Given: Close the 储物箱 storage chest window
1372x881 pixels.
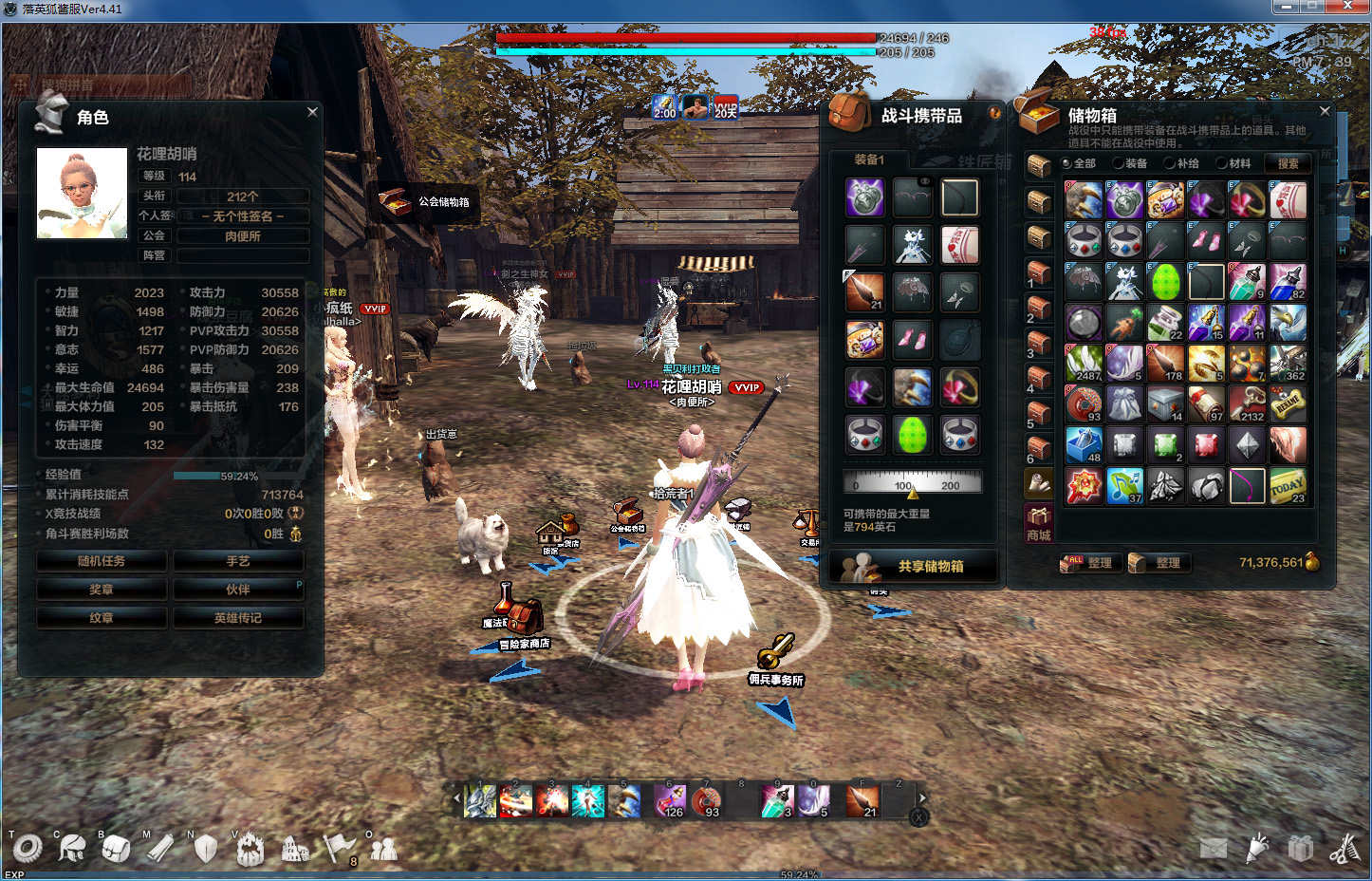Looking at the screenshot, I should coord(1325,111).
